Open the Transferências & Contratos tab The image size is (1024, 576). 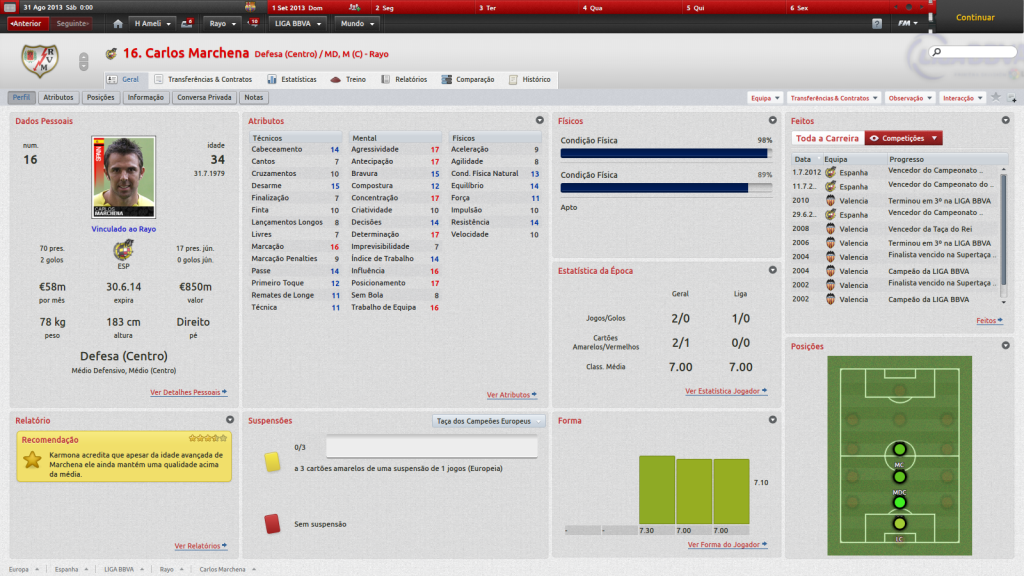203,79
